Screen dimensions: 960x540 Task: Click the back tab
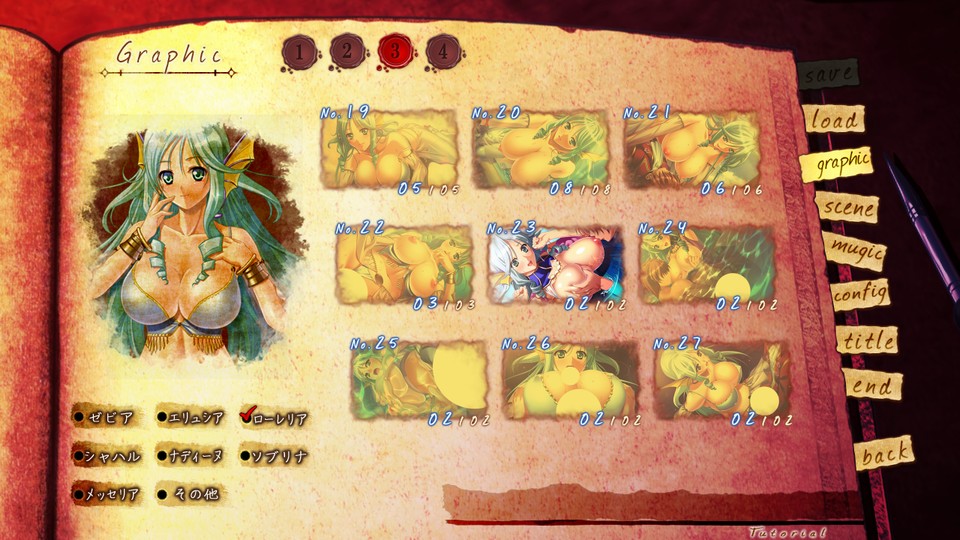(x=884, y=454)
